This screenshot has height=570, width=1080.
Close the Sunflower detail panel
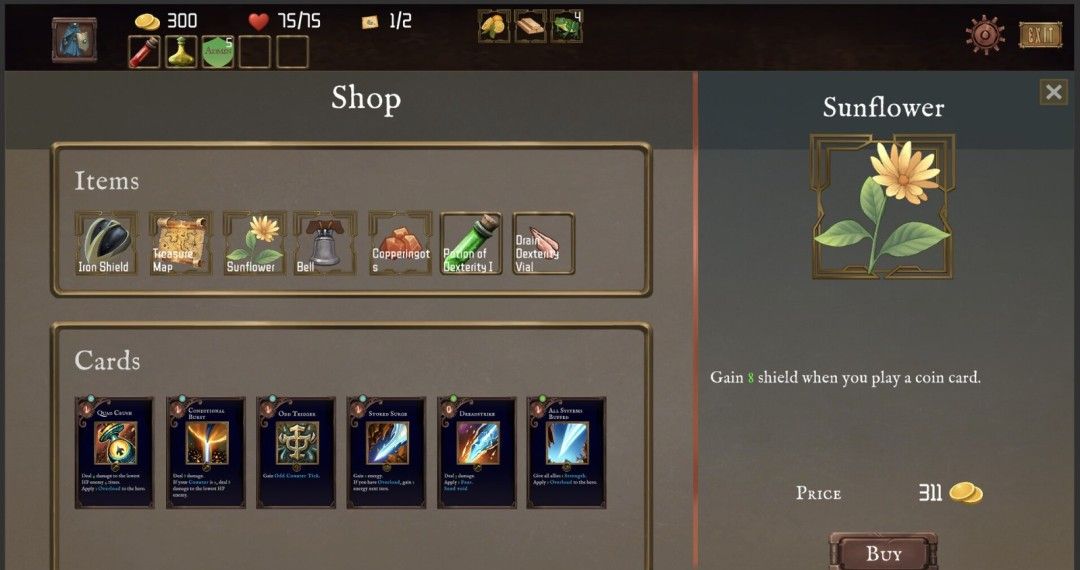pyautogui.click(x=1053, y=92)
